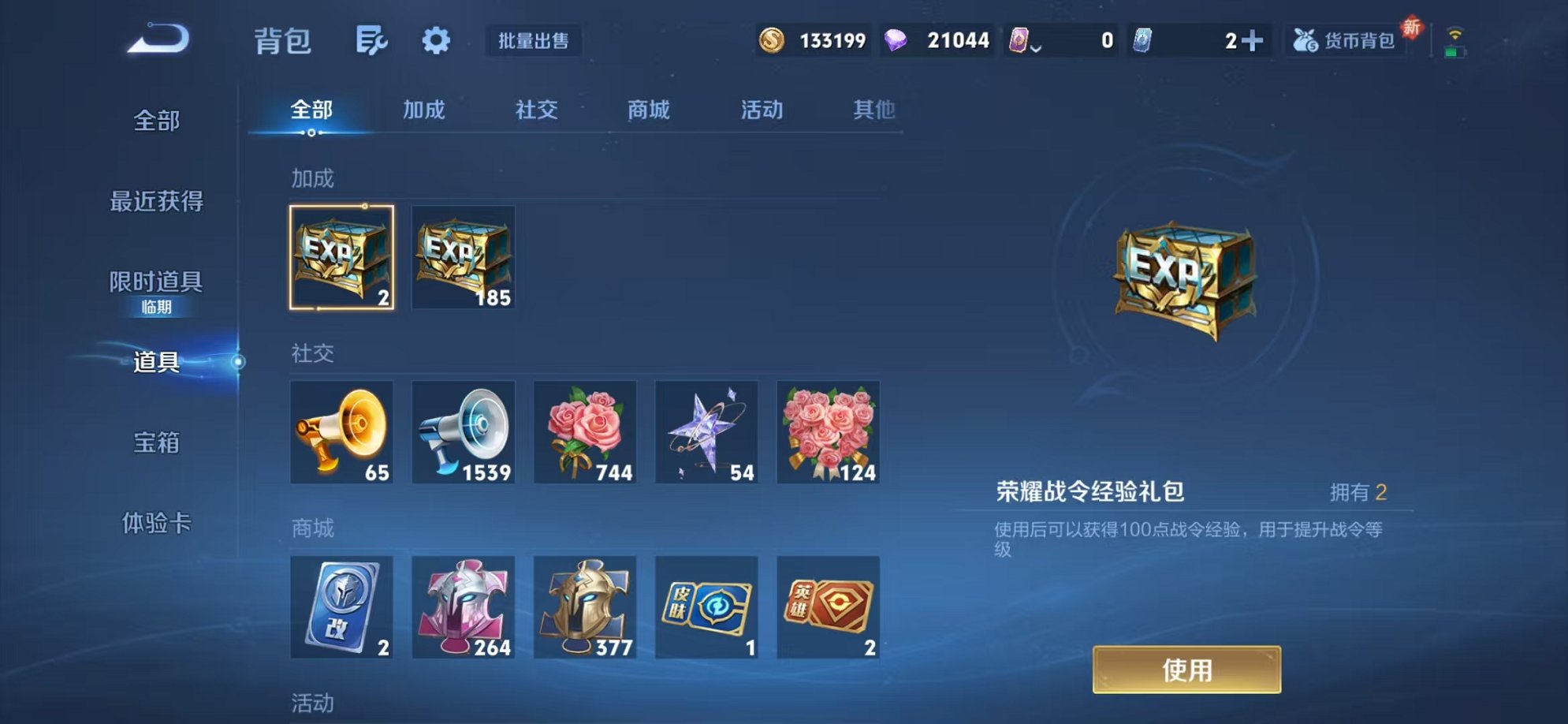
Task: Open the 商城 category tab
Action: [650, 110]
